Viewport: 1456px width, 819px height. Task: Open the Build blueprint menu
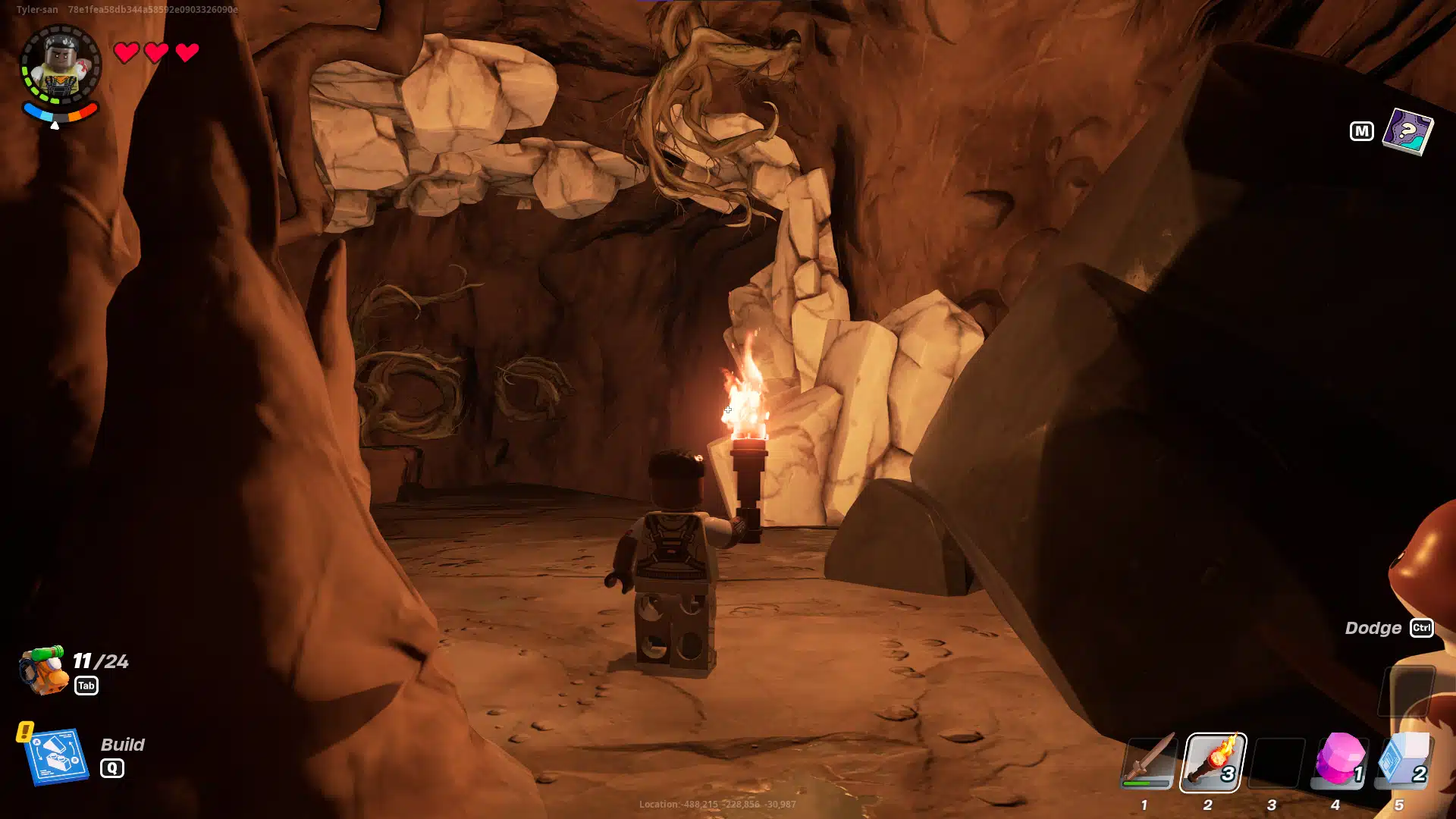56,756
